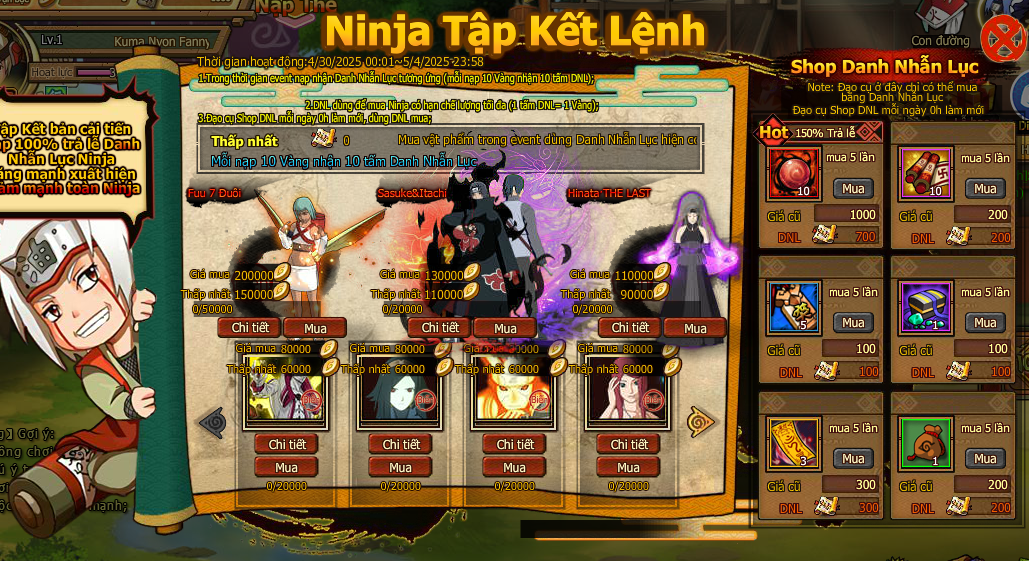1029x561 pixels.
Task: Purchase Hinata THE LAST with Mua
Action: pyautogui.click(x=695, y=328)
